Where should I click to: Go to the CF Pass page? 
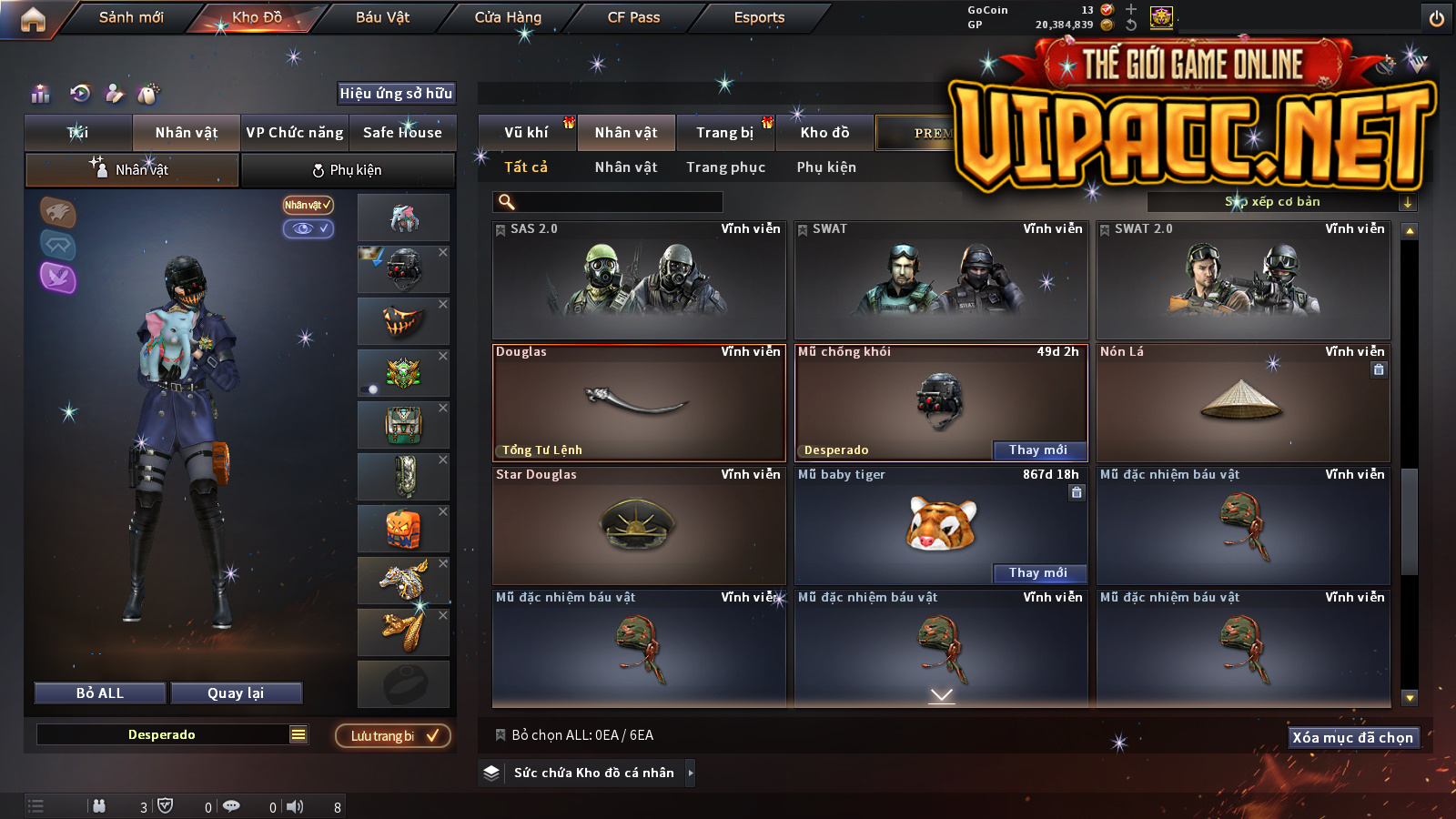point(633,17)
